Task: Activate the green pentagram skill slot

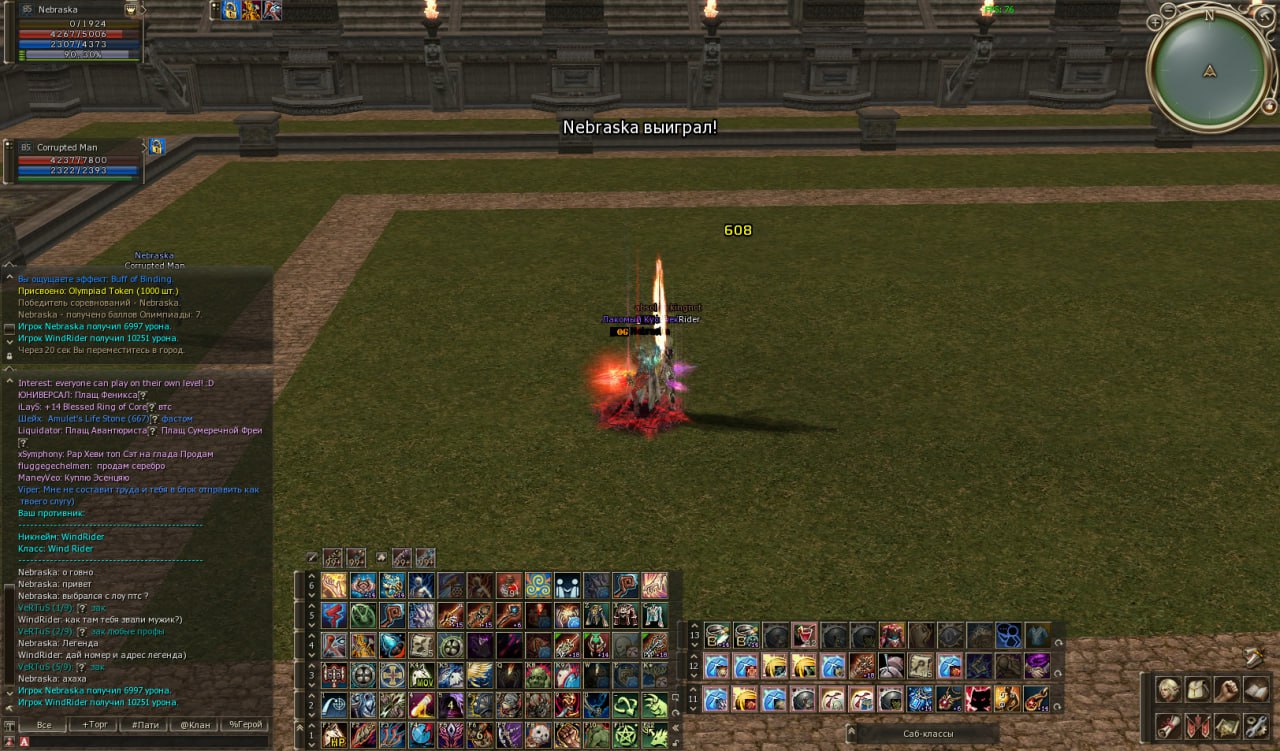Action: (x=626, y=735)
